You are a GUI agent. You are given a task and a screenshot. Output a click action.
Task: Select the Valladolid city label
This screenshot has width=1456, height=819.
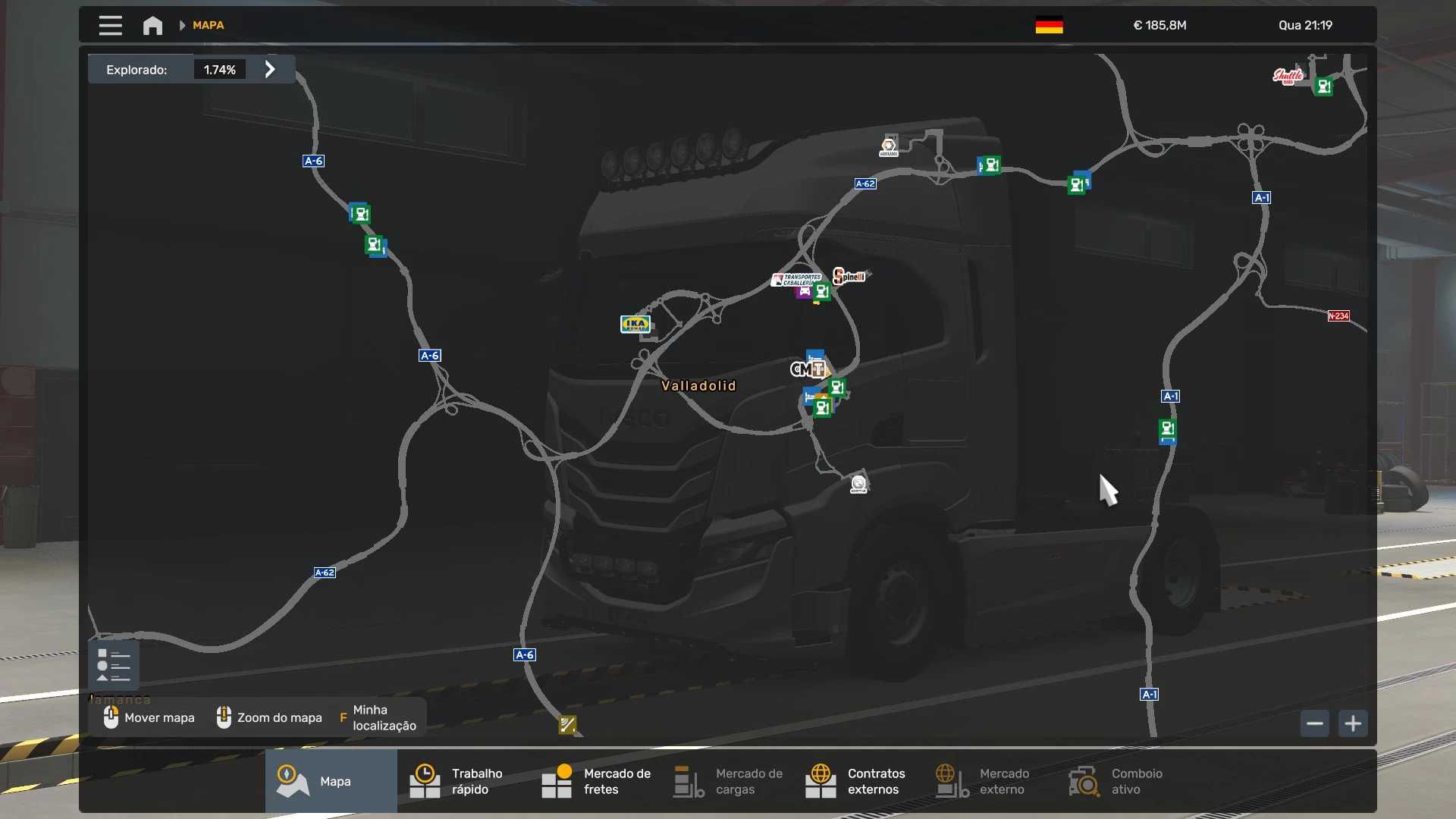pos(698,386)
